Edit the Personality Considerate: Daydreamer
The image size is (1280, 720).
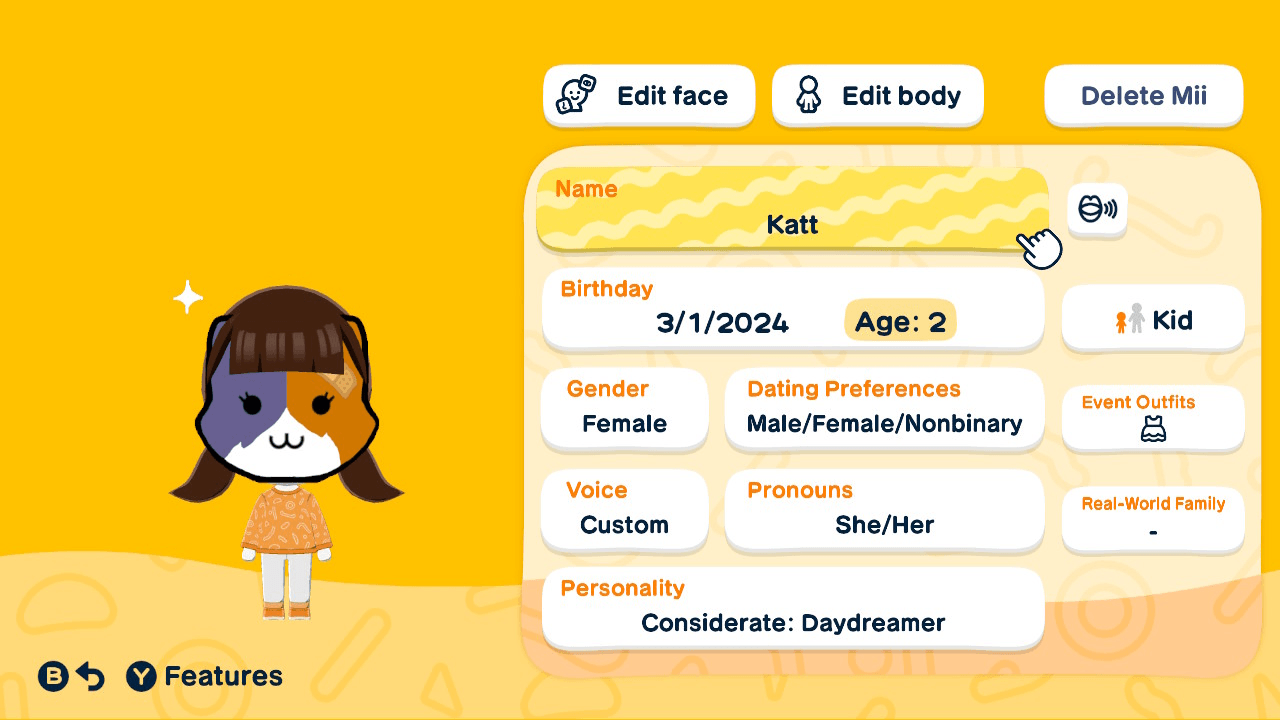tap(792, 608)
